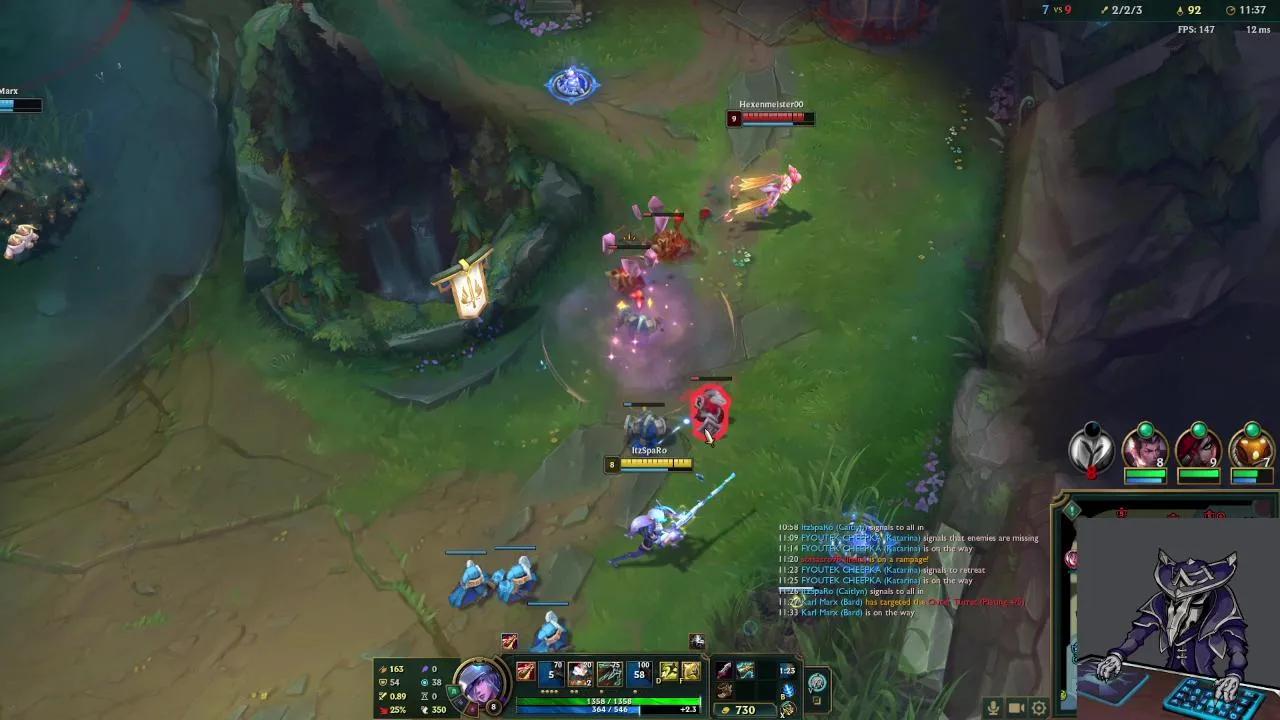Click the first item slot in the inventory

click(723, 670)
